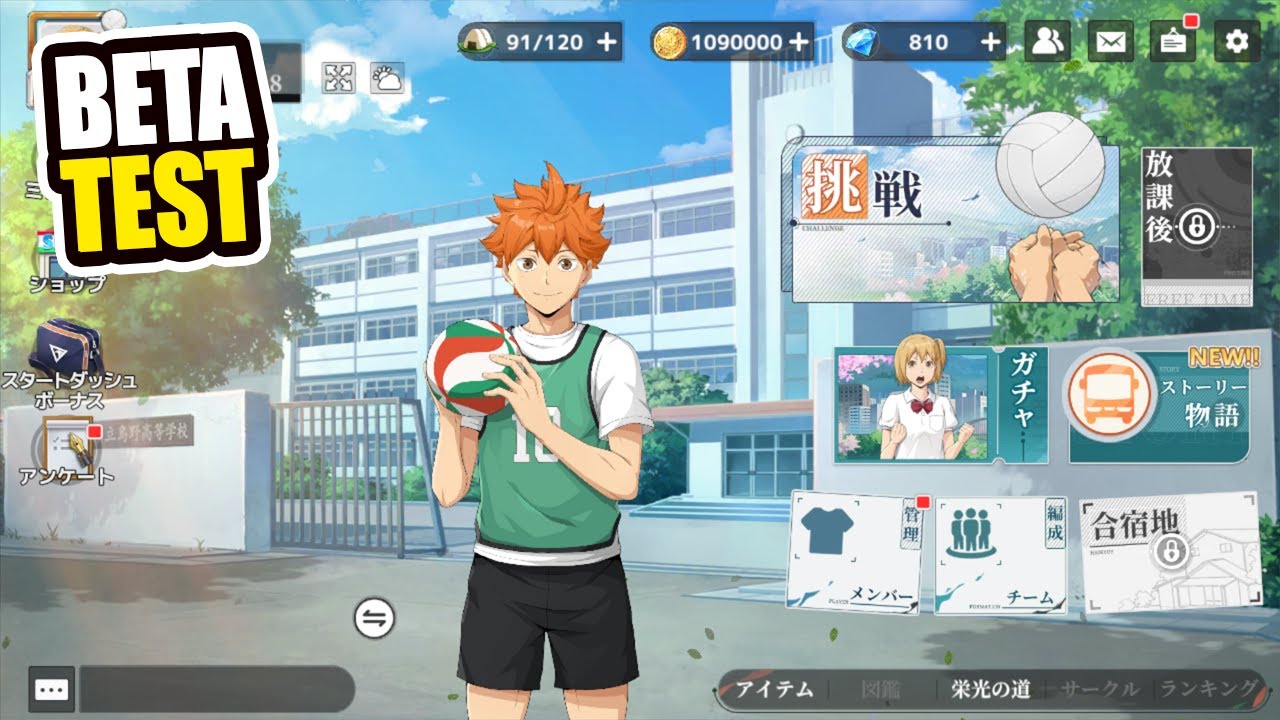Select the locked 合宿地 training camp card
The height and width of the screenshot is (720, 1280).
coord(1167,552)
